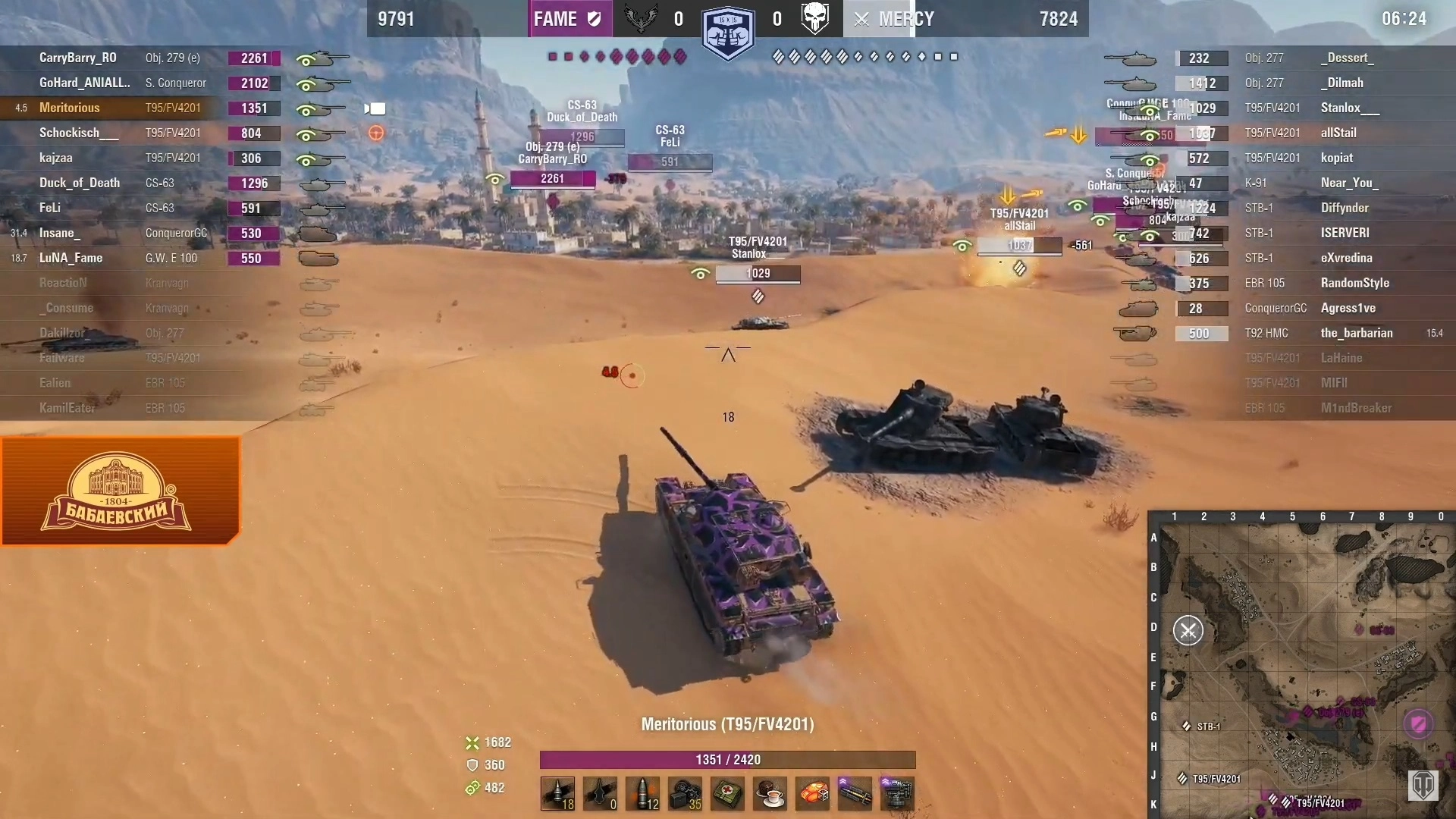This screenshot has height=819, width=1456.
Task: Click the pink shield base marker on minimap
Action: click(x=1418, y=723)
